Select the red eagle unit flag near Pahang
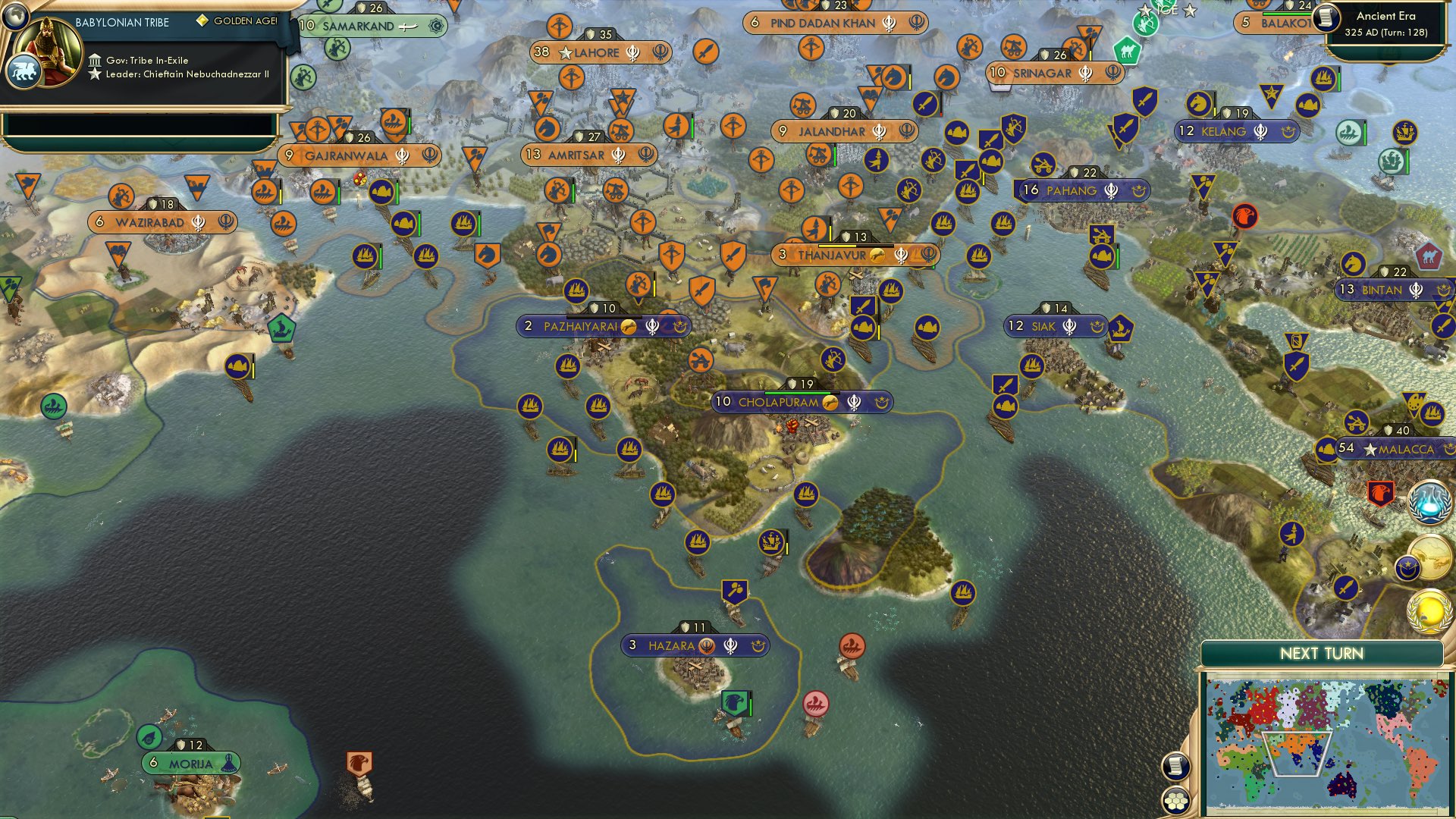1456x819 pixels. click(x=1245, y=215)
